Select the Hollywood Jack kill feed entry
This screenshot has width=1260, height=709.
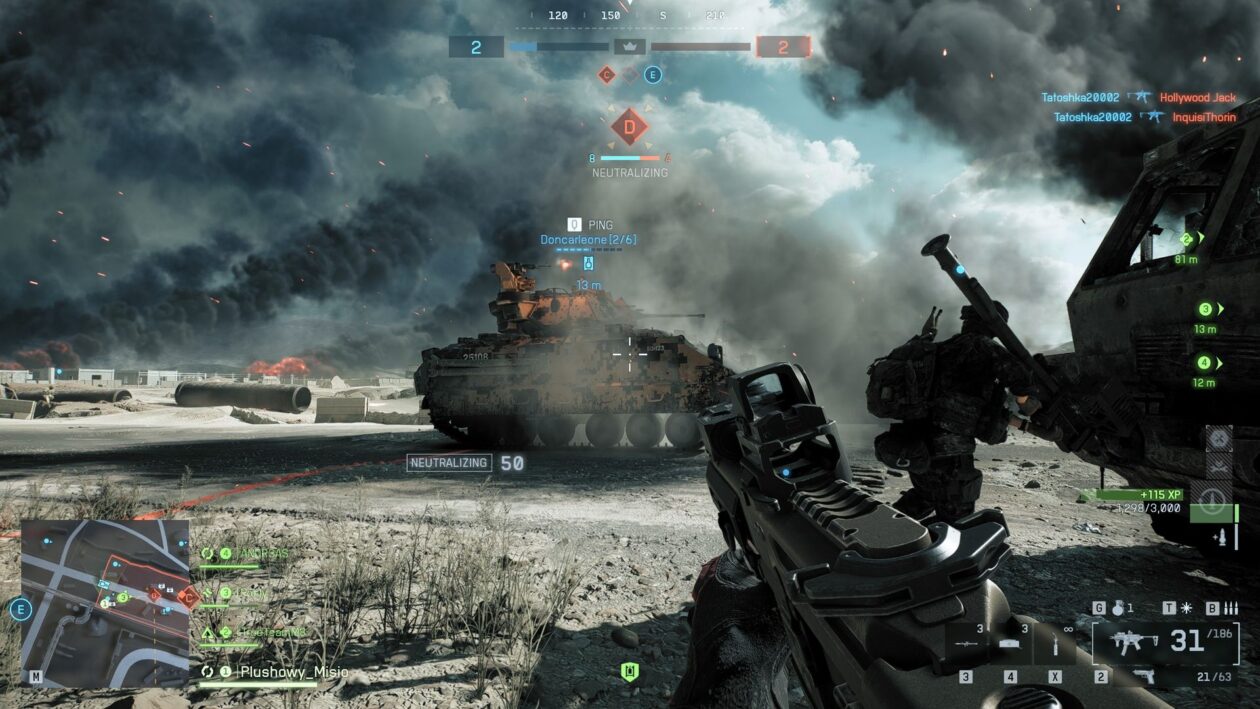tap(1197, 98)
